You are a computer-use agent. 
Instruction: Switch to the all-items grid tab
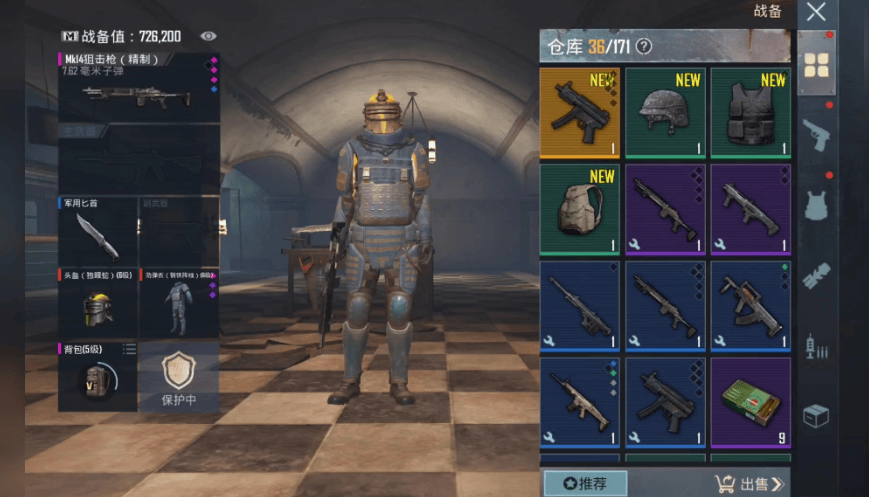pyautogui.click(x=816, y=64)
